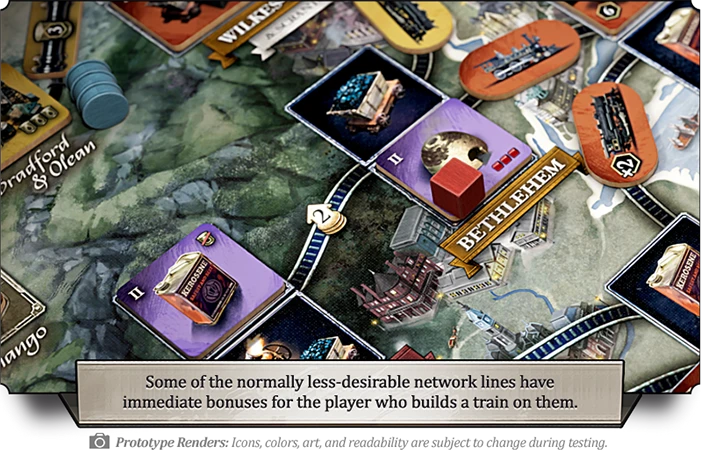
Task: Choose the orange locomotive token numbered 2
Action: [x=613, y=133]
